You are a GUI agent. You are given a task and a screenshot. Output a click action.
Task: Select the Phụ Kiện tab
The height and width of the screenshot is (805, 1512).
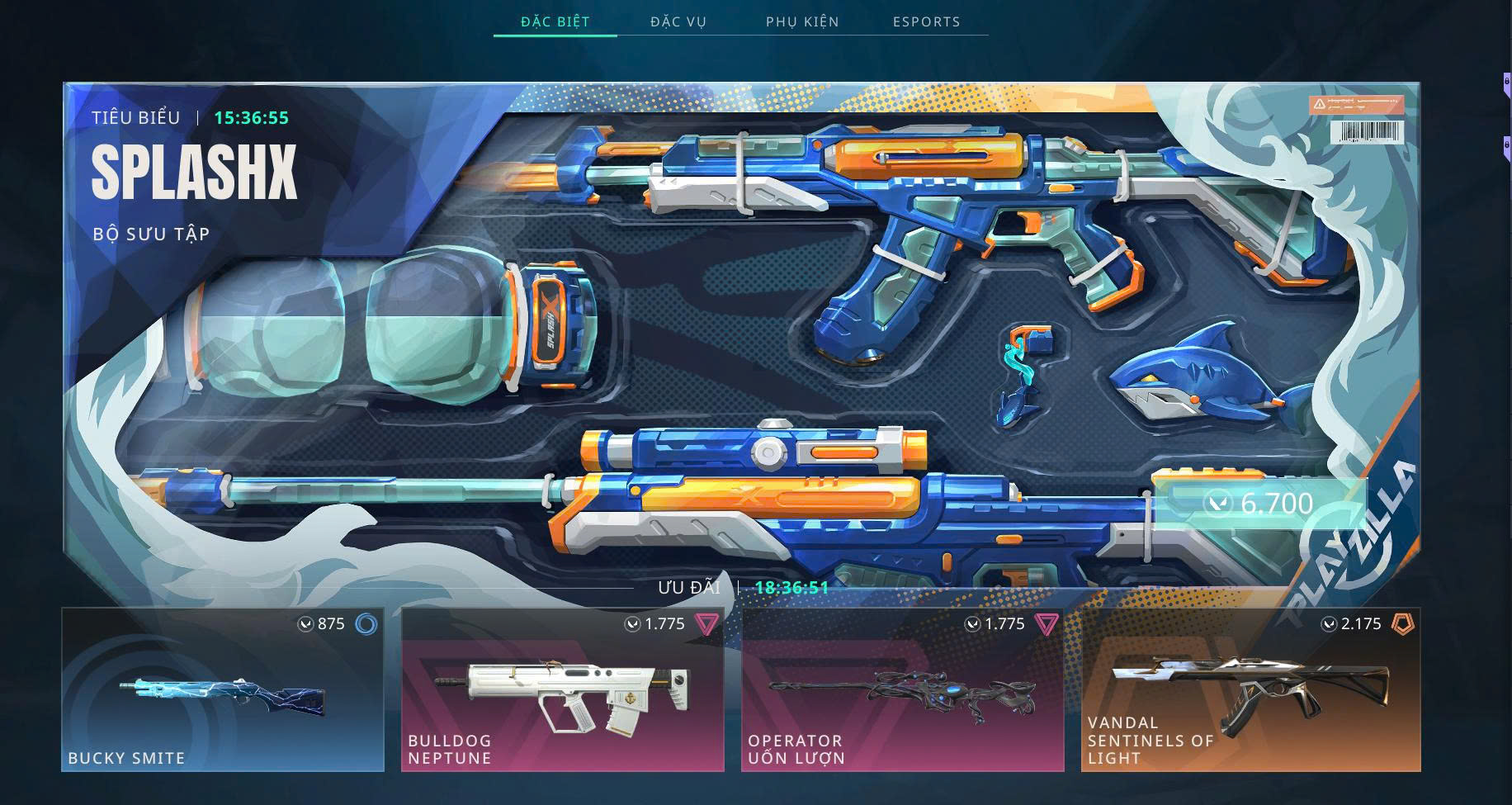(802, 21)
